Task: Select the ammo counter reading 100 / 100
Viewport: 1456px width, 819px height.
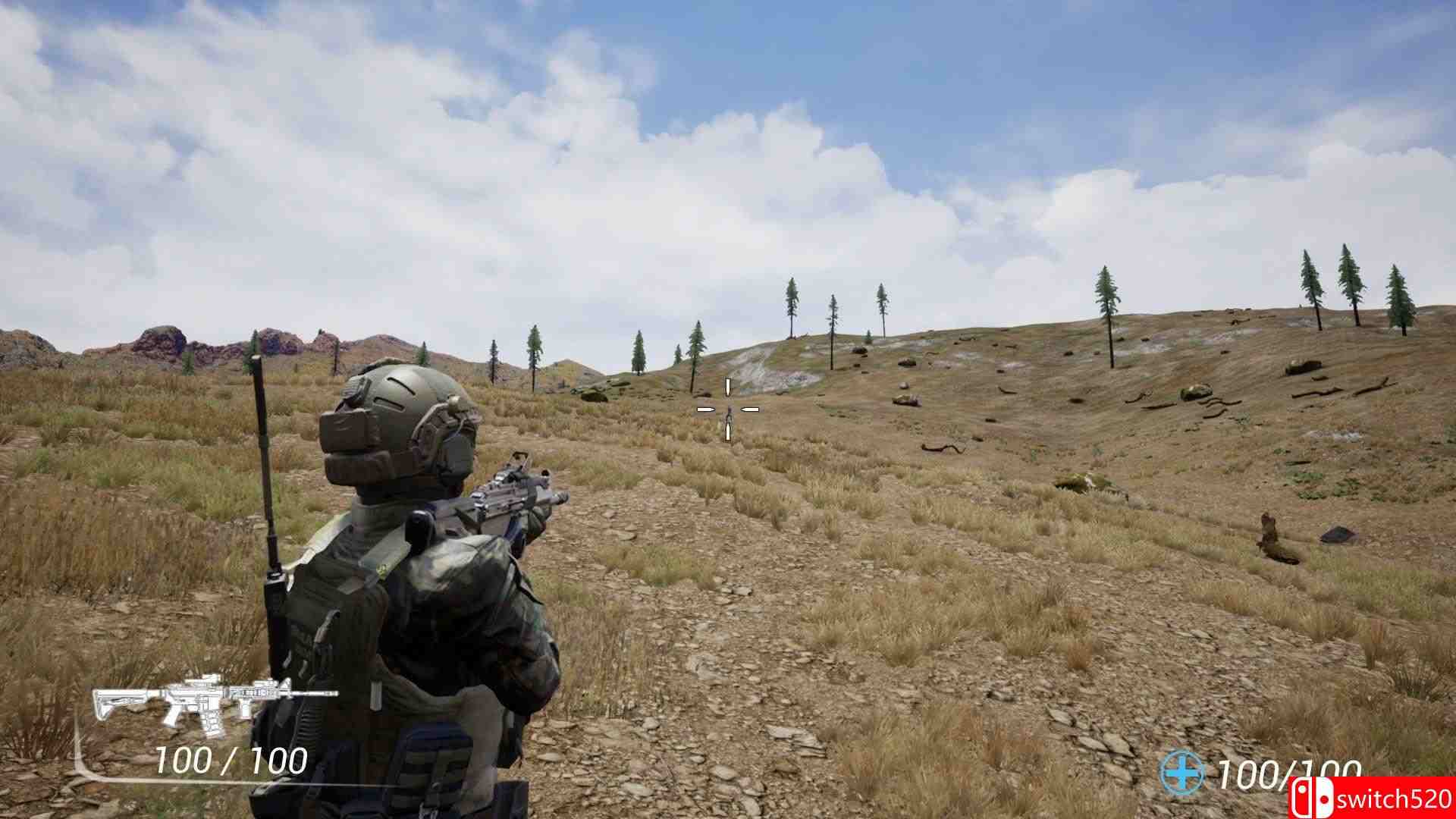Action: (231, 760)
